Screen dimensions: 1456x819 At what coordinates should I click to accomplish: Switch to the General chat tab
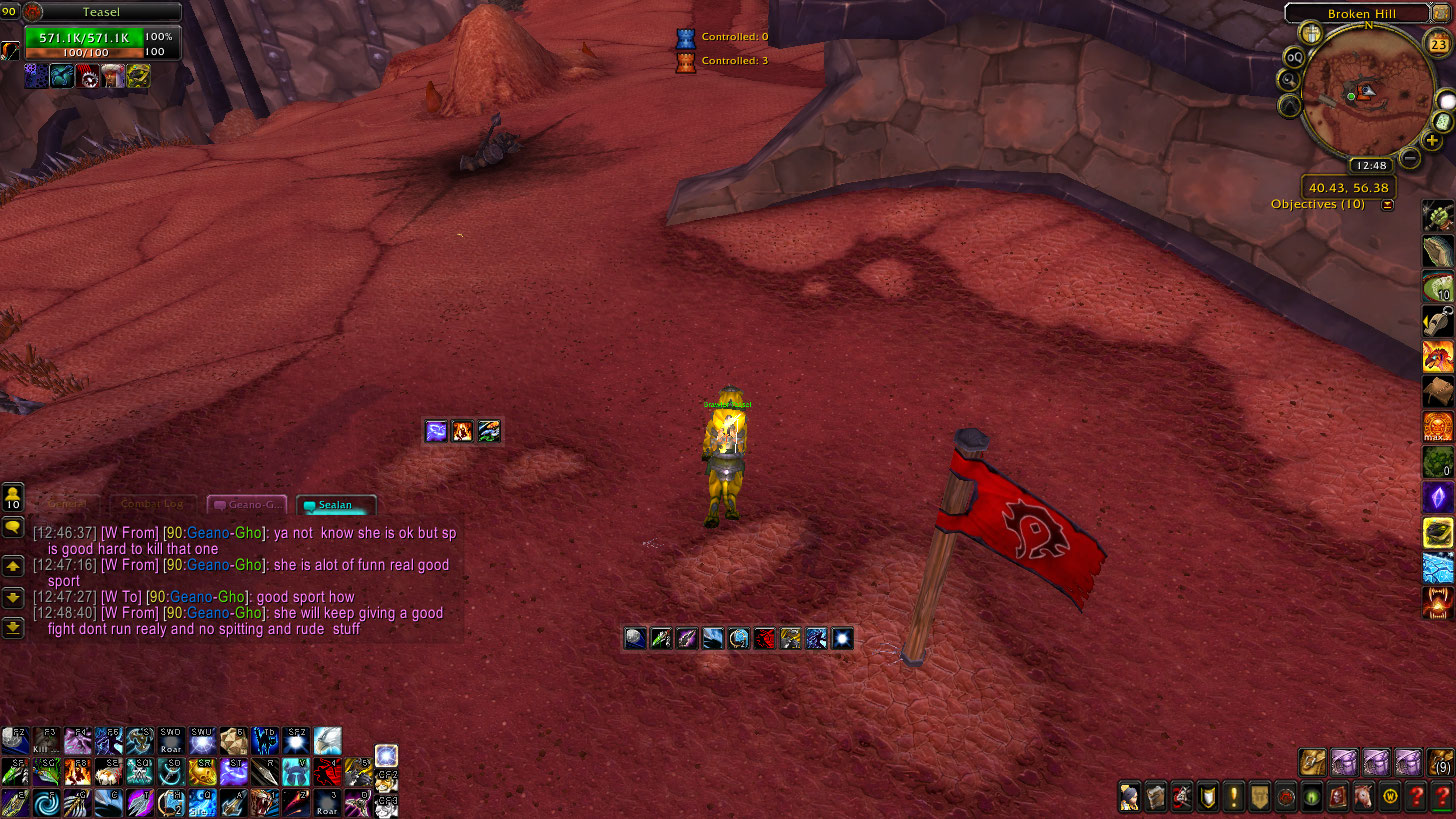pyautogui.click(x=67, y=505)
